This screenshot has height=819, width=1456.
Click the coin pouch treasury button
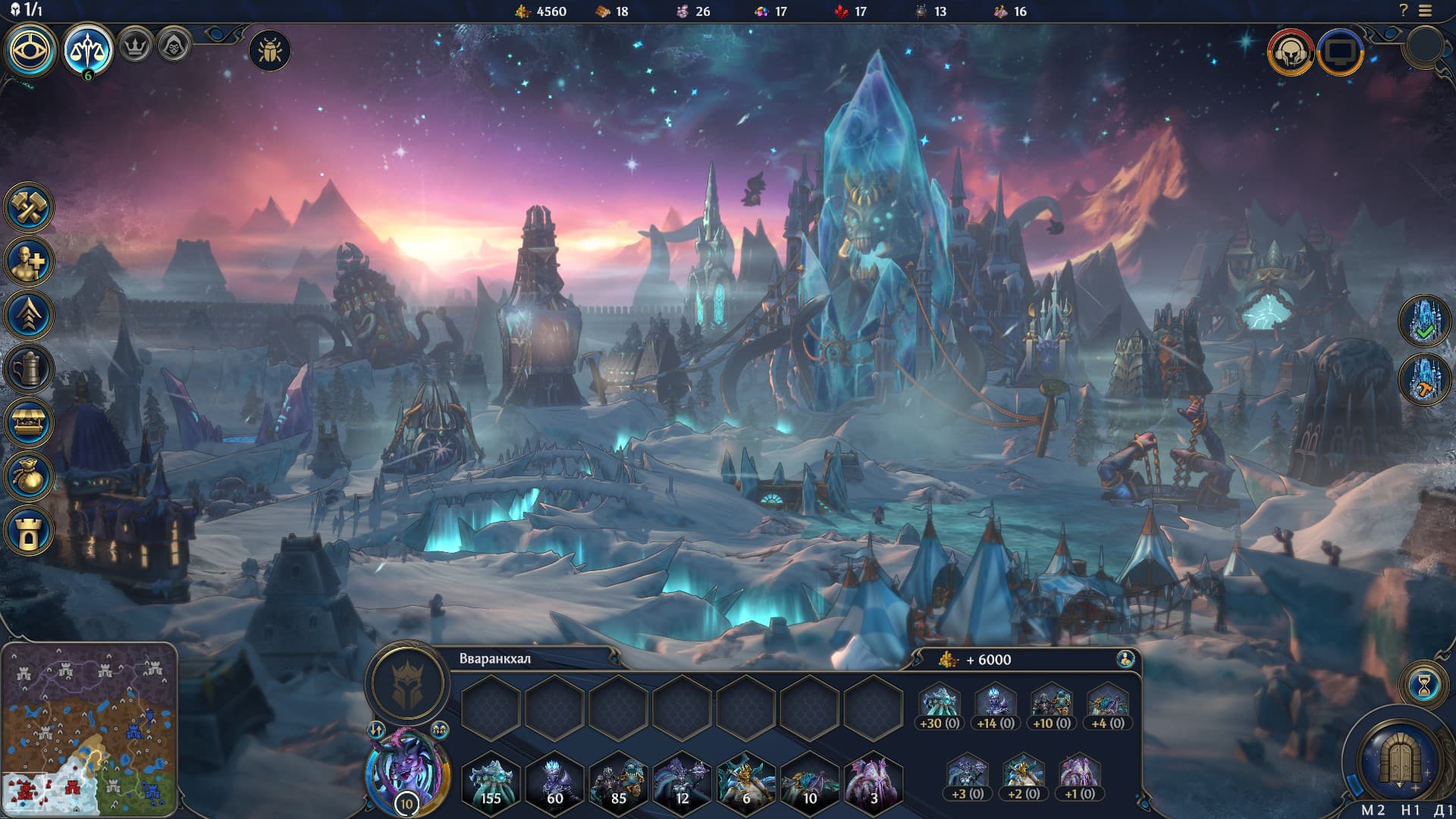(x=29, y=477)
